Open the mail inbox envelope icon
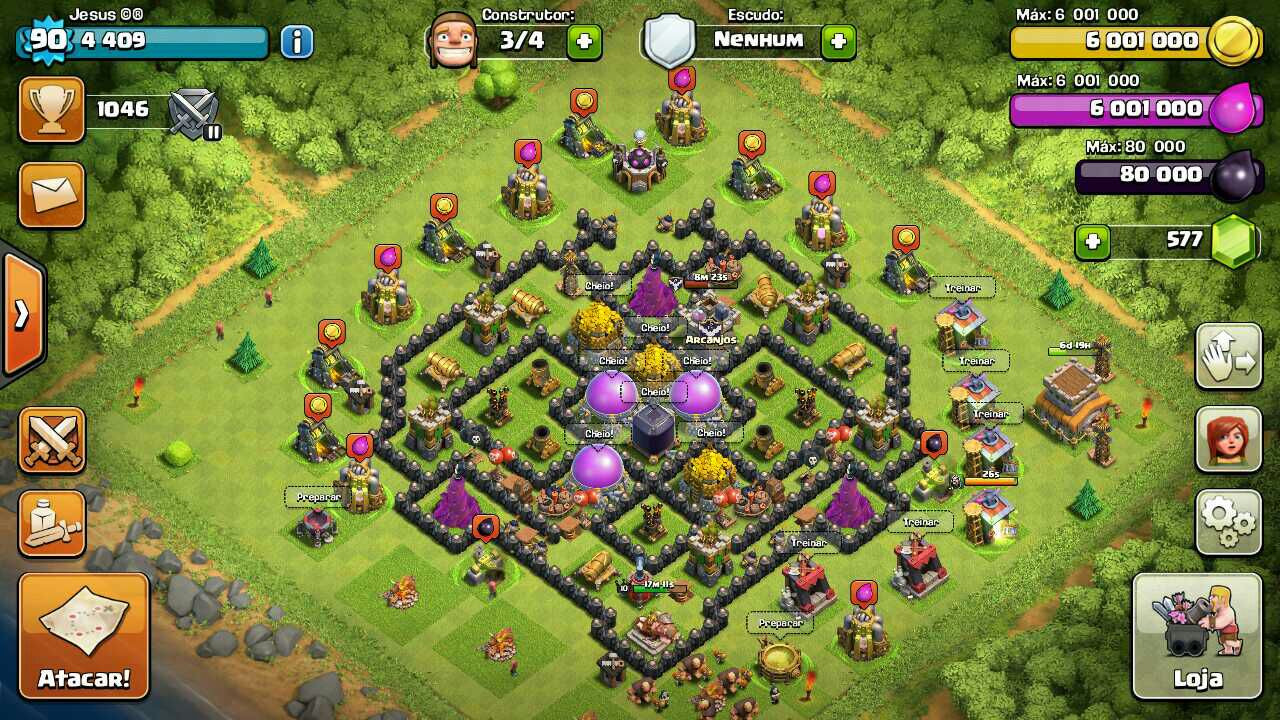1280x720 pixels. (x=51, y=194)
